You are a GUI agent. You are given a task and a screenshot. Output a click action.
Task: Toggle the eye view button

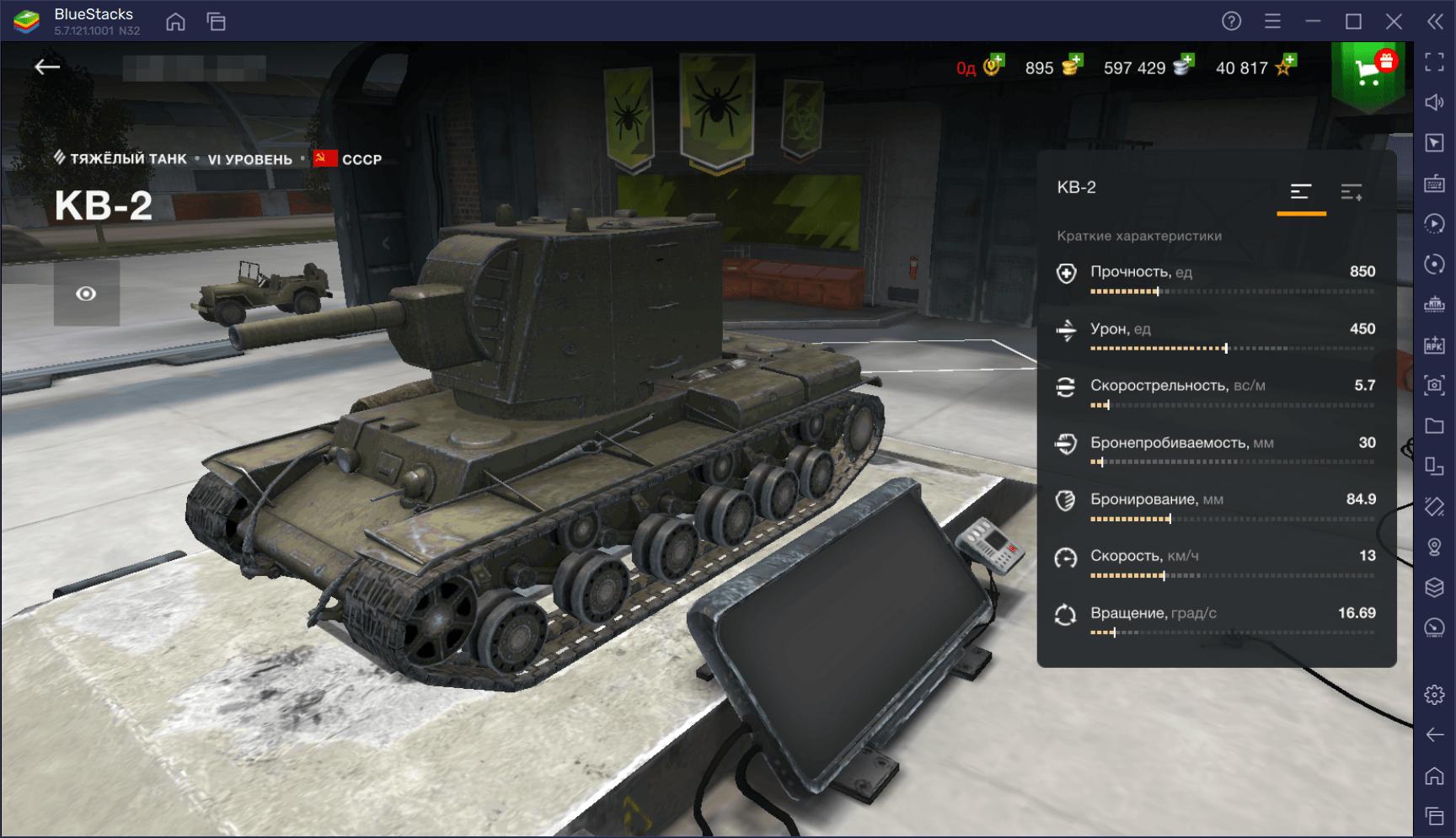(x=86, y=293)
